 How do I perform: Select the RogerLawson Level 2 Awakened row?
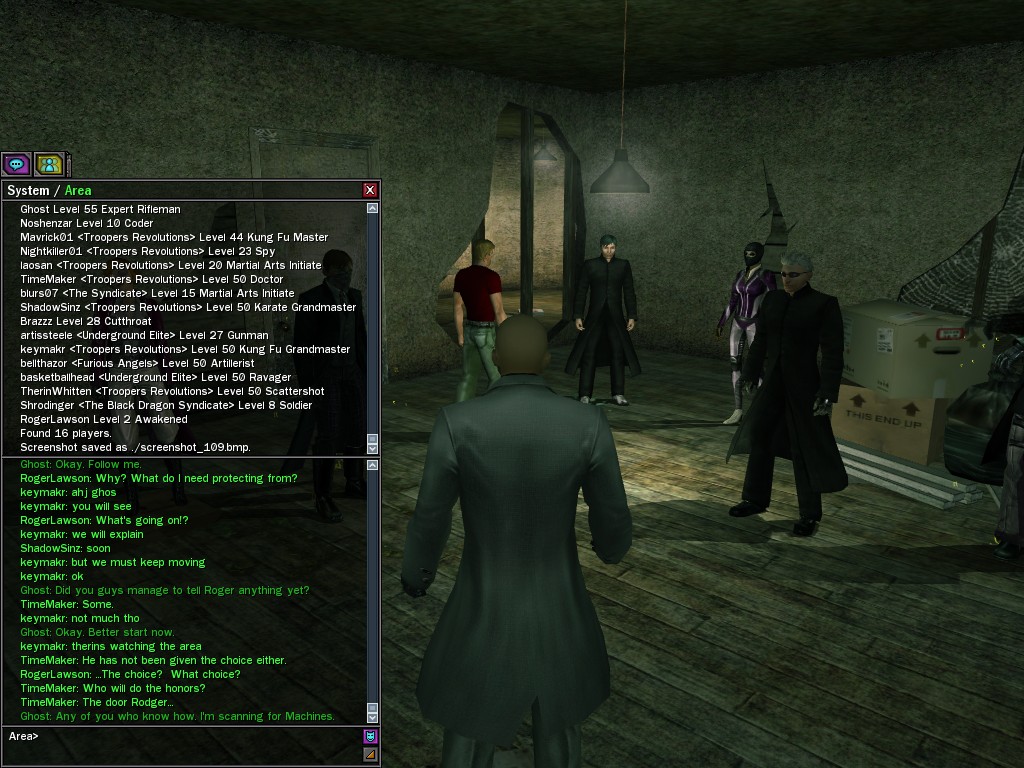click(103, 419)
